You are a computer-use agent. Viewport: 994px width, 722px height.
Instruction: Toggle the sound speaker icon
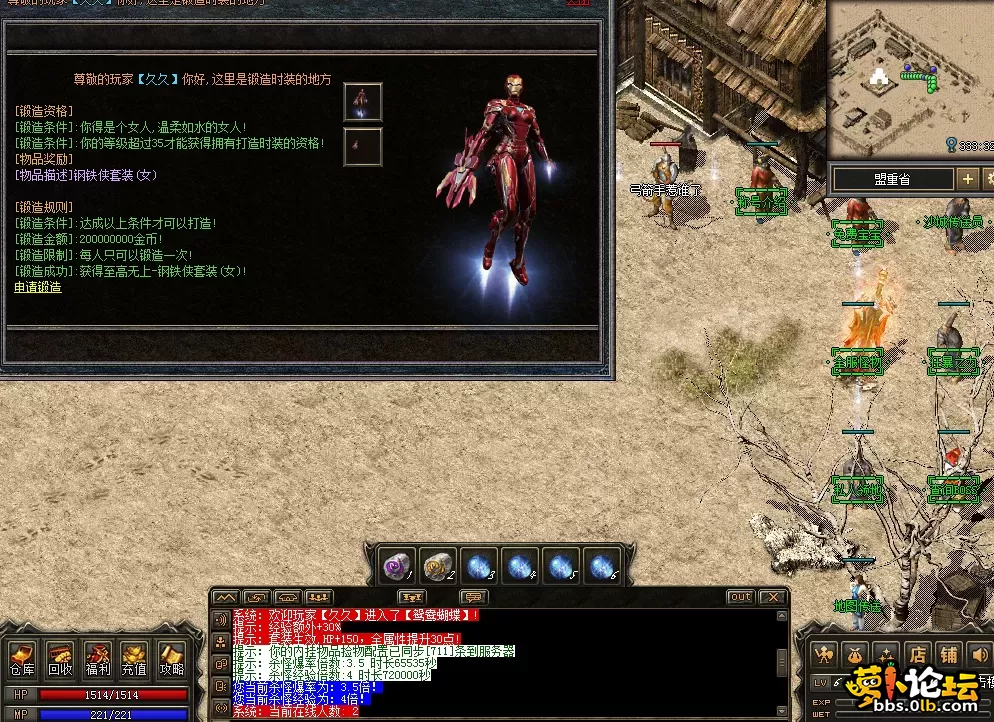[x=980, y=654]
